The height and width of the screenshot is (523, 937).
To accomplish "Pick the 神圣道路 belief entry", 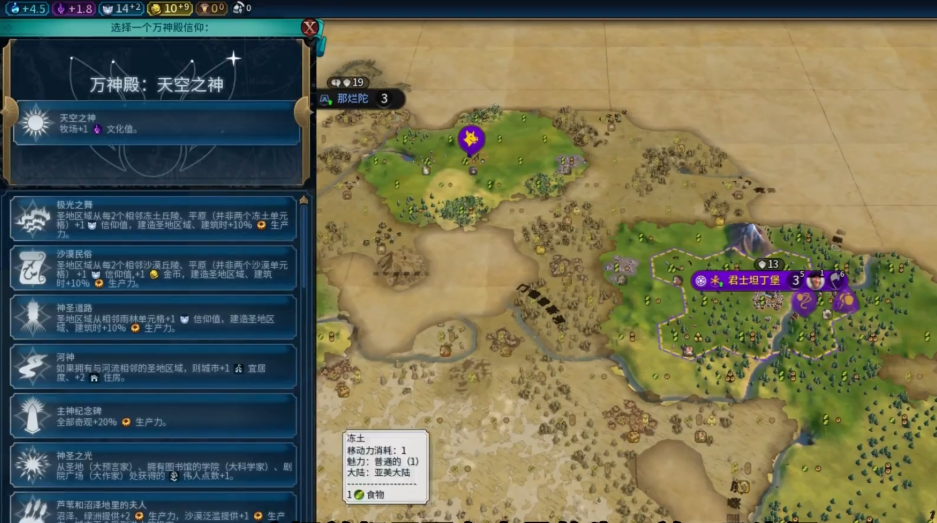I will (153, 317).
